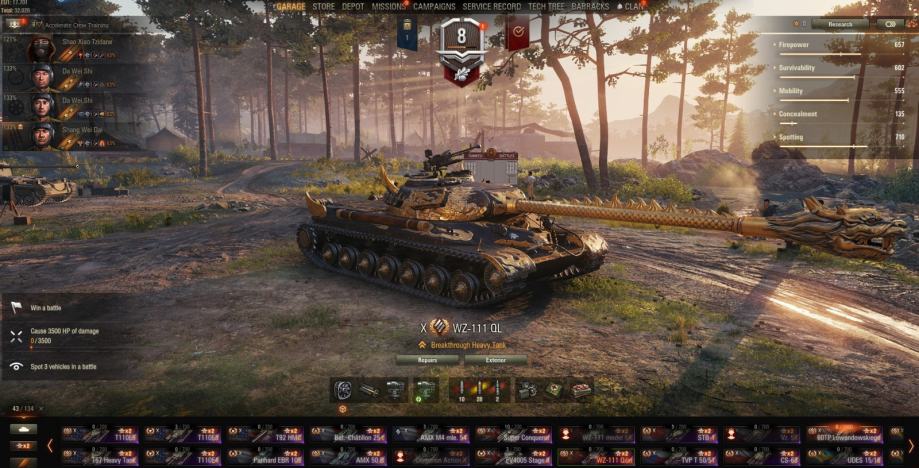The width and height of the screenshot is (919, 468).
Task: Click the Repairs button under the tank
Action: tap(427, 359)
